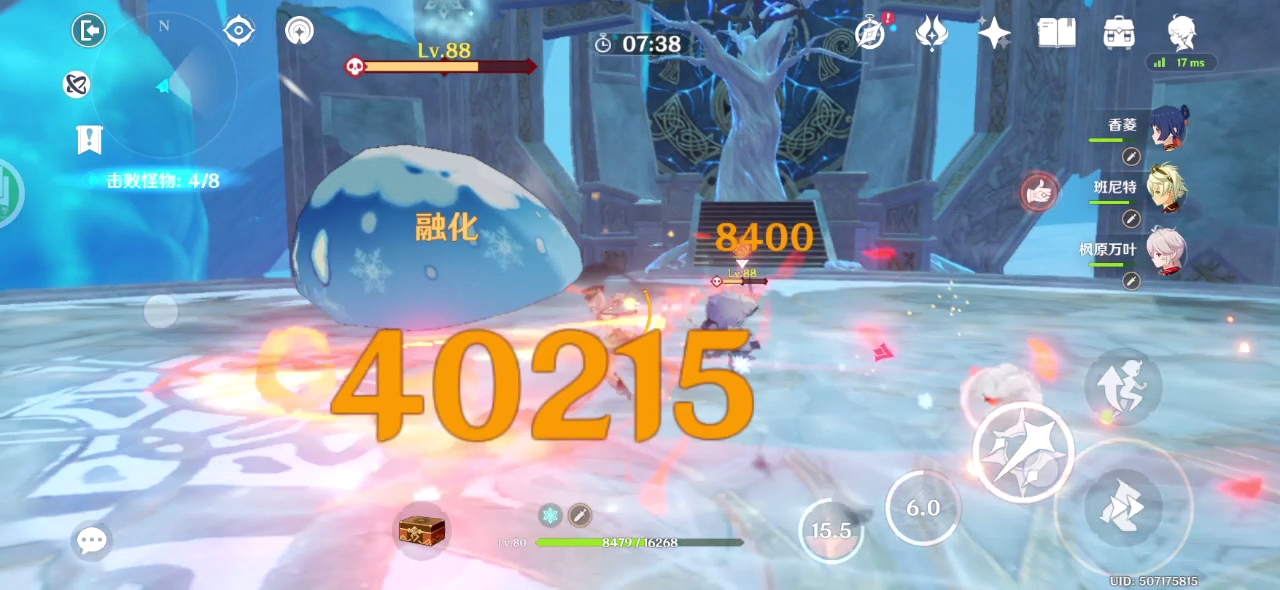Open the four-pointed star Wish icon
Viewport: 1280px width, 590px height.
(x=994, y=33)
